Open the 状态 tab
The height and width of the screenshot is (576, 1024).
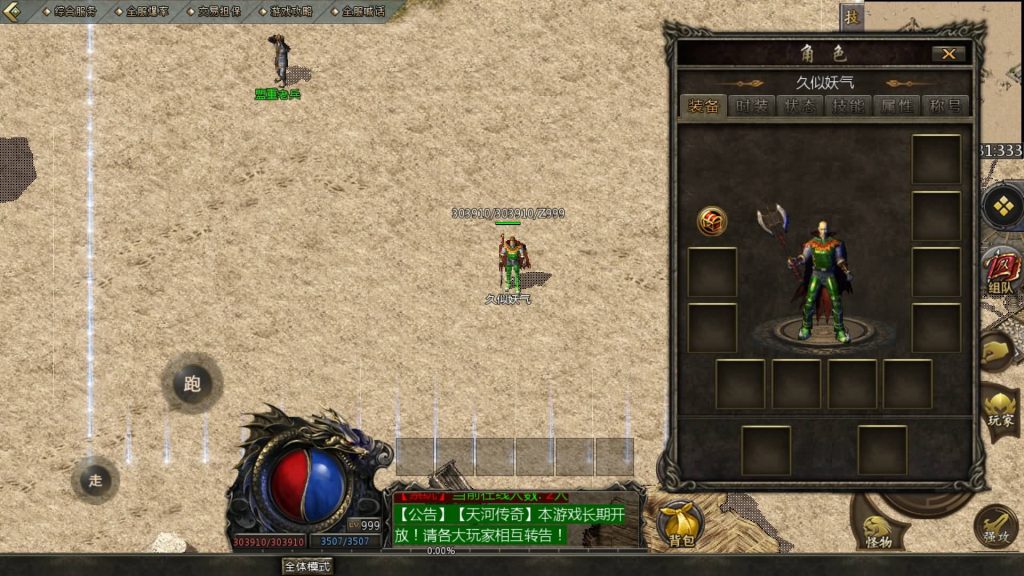(799, 107)
